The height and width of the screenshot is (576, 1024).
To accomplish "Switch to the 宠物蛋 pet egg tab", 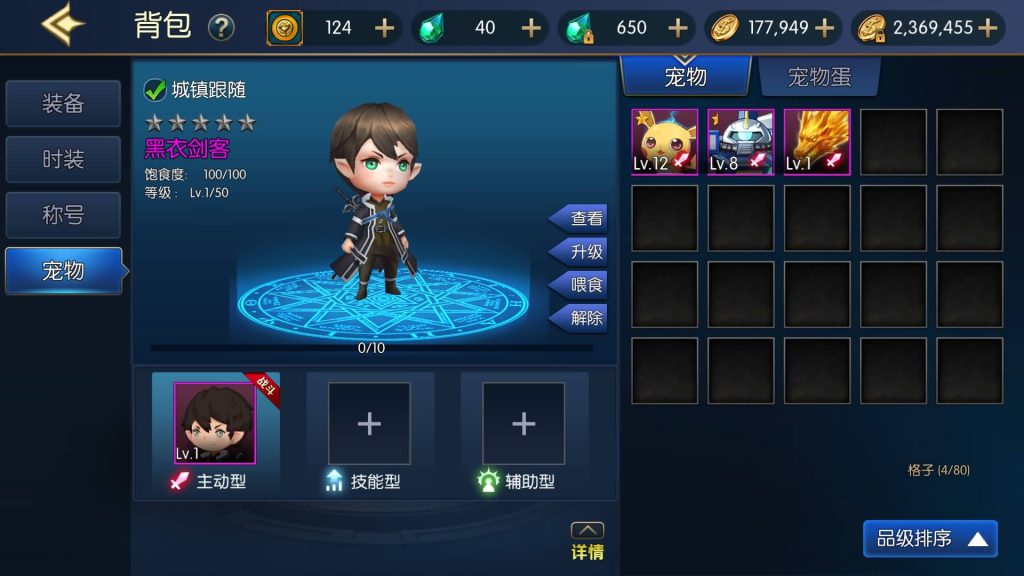I will (819, 77).
